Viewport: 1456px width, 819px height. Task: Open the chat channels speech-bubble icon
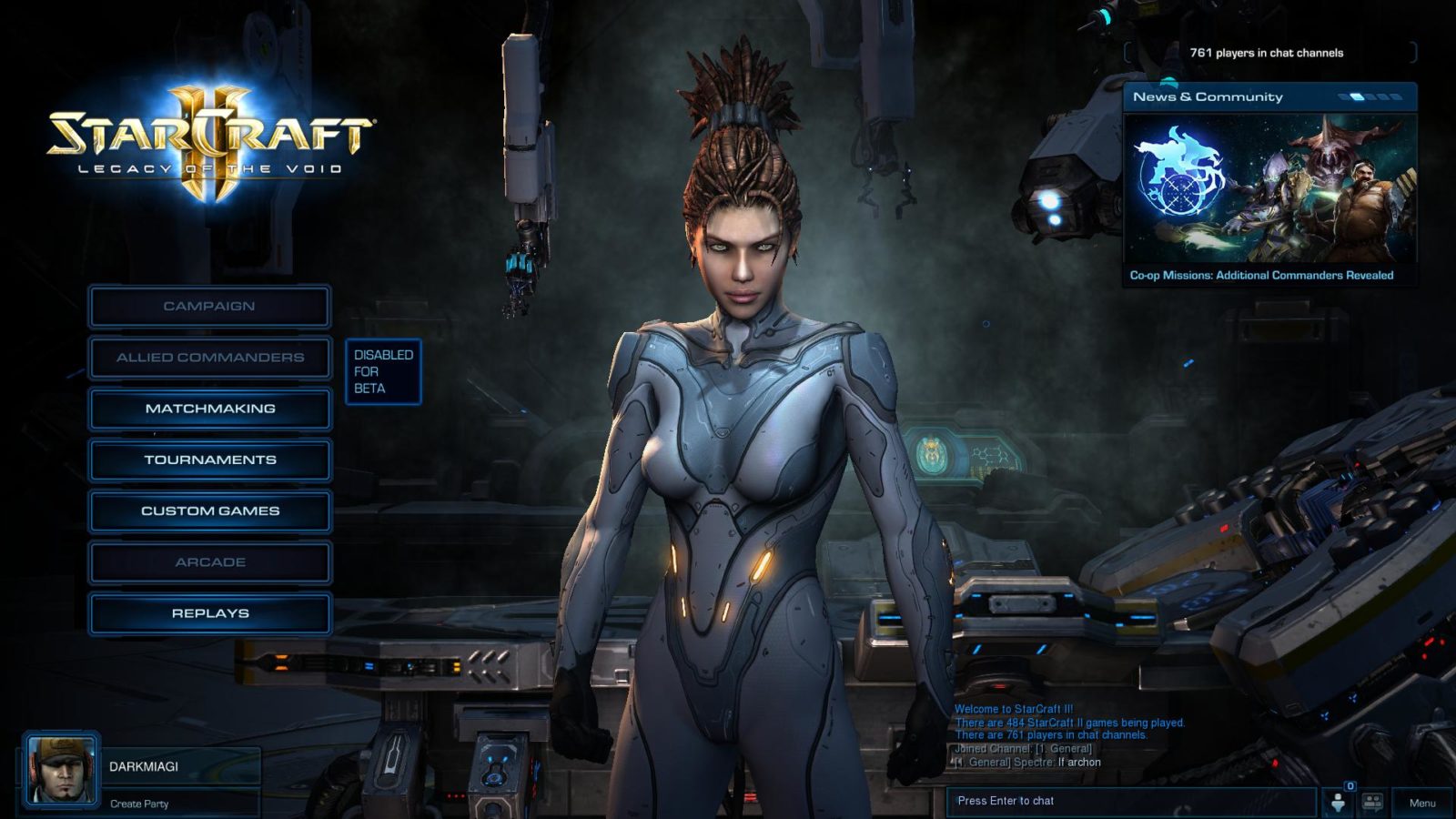point(1372,802)
